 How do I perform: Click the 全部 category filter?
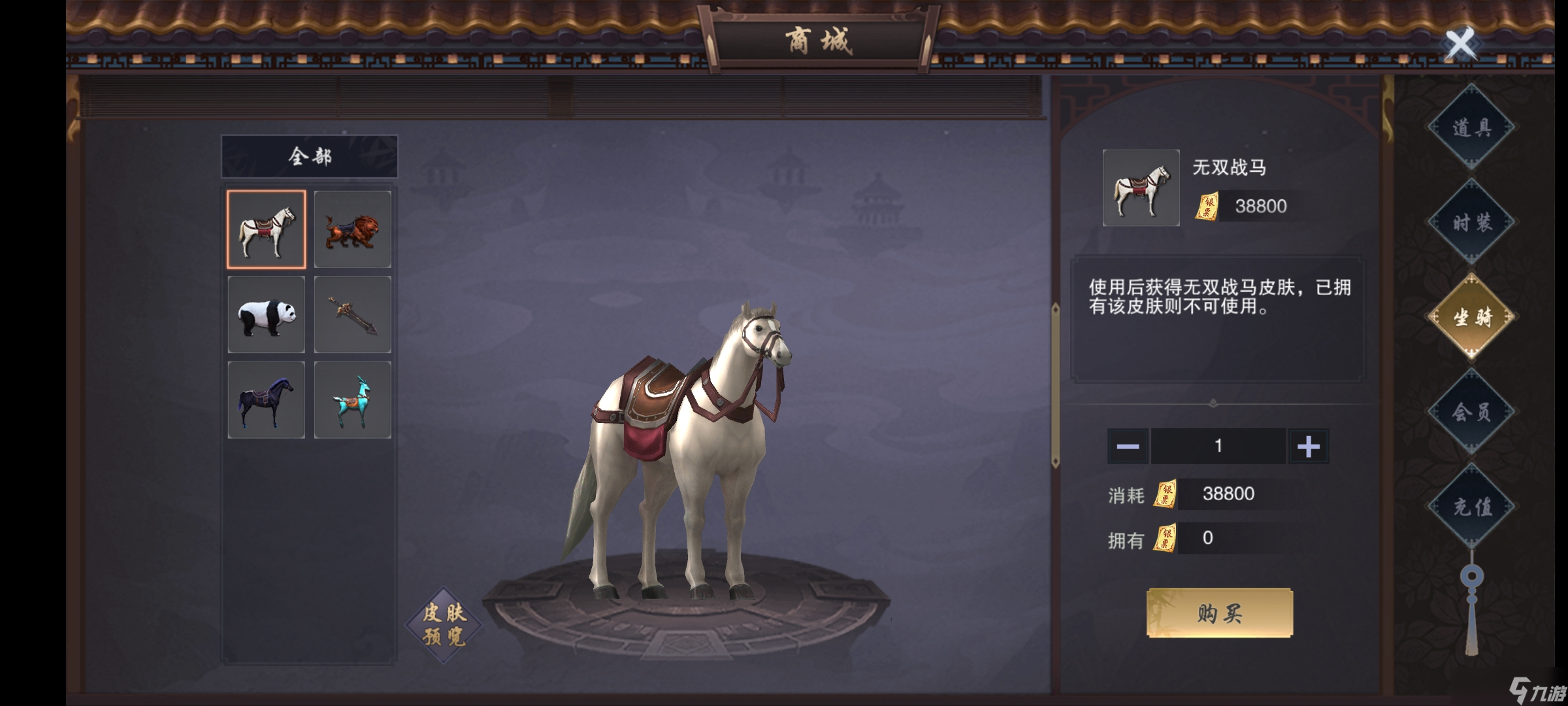(x=310, y=156)
